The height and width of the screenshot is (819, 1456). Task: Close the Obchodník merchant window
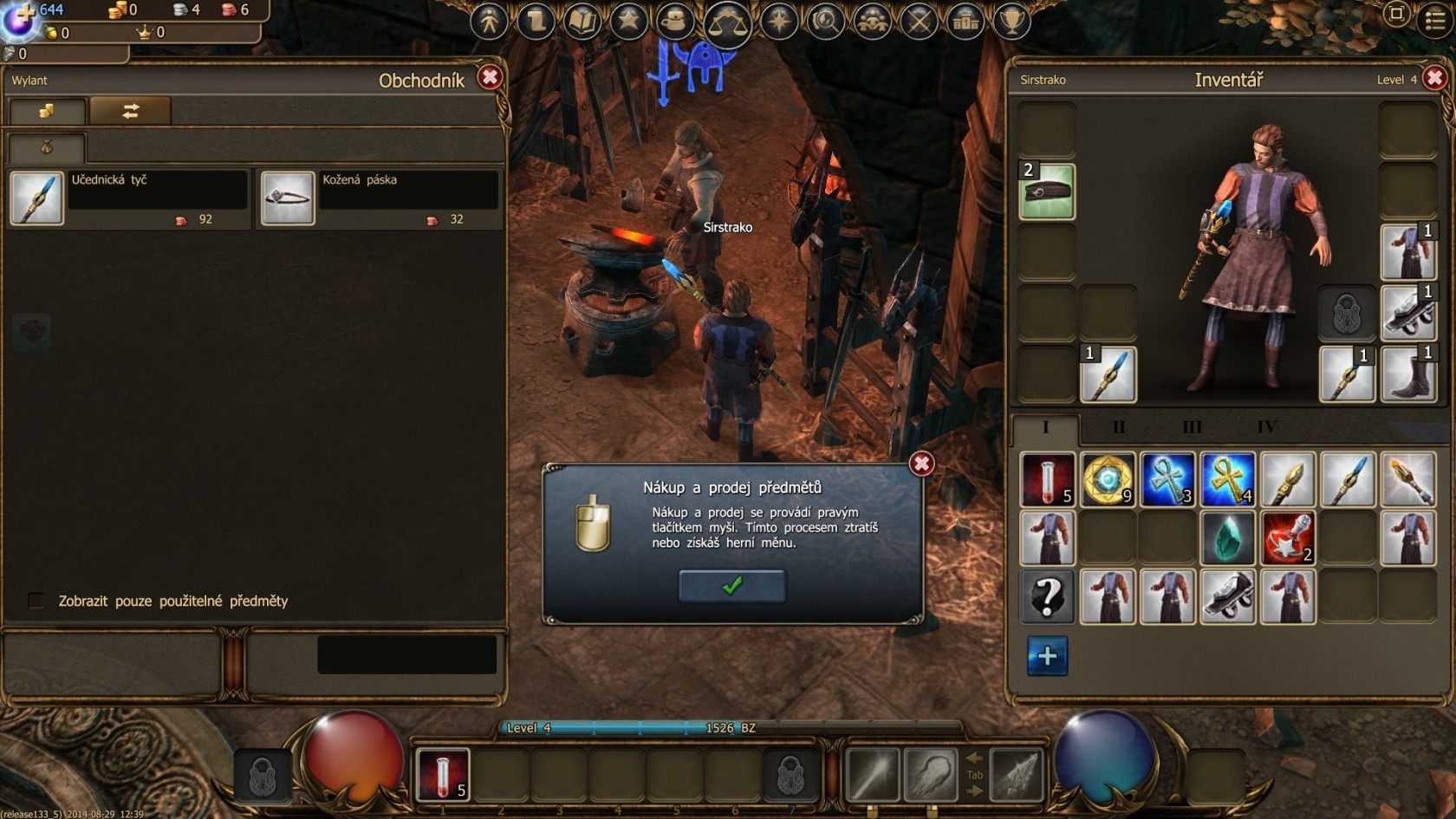tap(490, 78)
